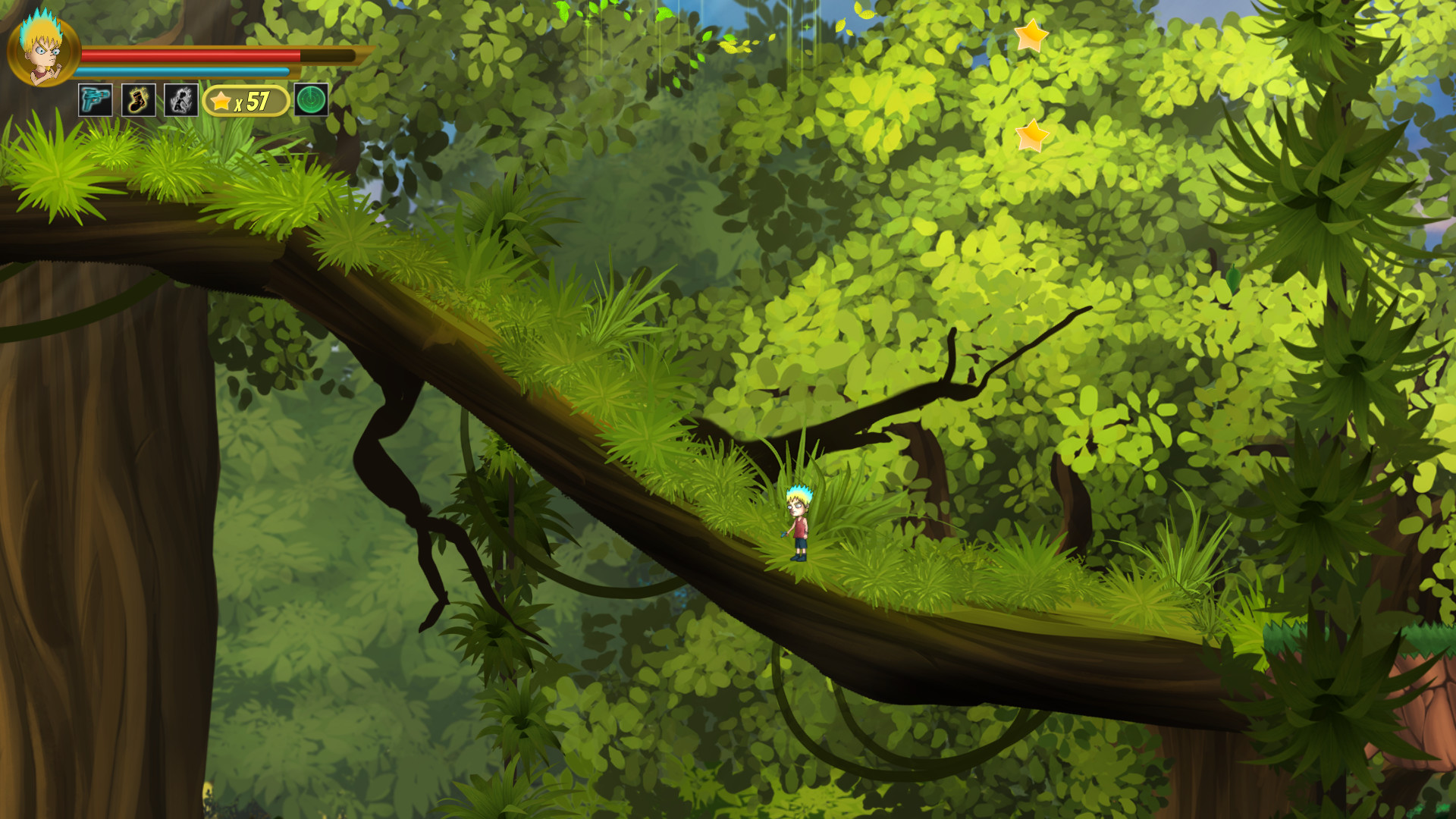The height and width of the screenshot is (819, 1456).
Task: Click the red health bar
Action: point(190,55)
